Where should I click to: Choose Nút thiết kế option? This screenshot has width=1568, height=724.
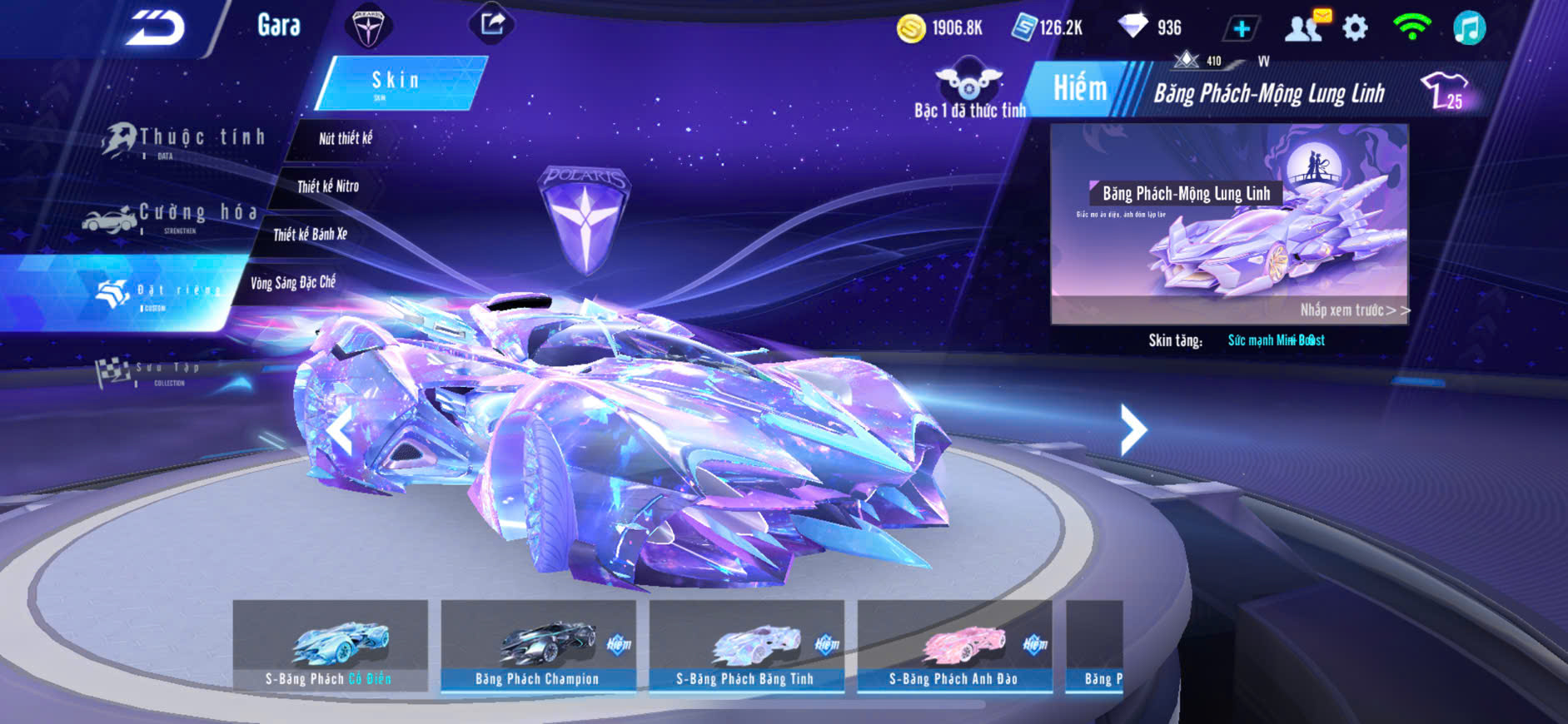tap(345, 139)
